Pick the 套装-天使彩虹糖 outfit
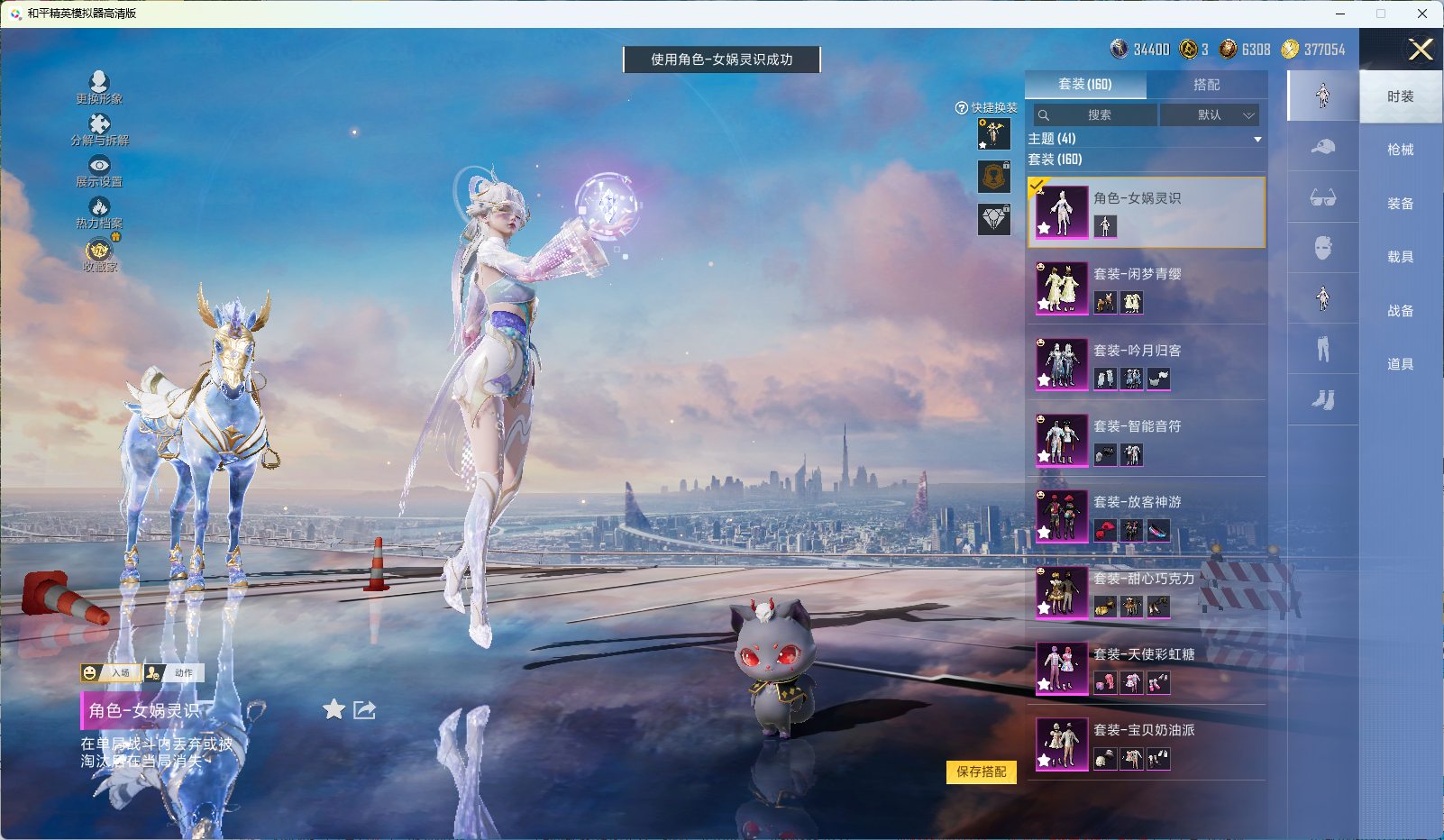1444x840 pixels. click(1146, 668)
